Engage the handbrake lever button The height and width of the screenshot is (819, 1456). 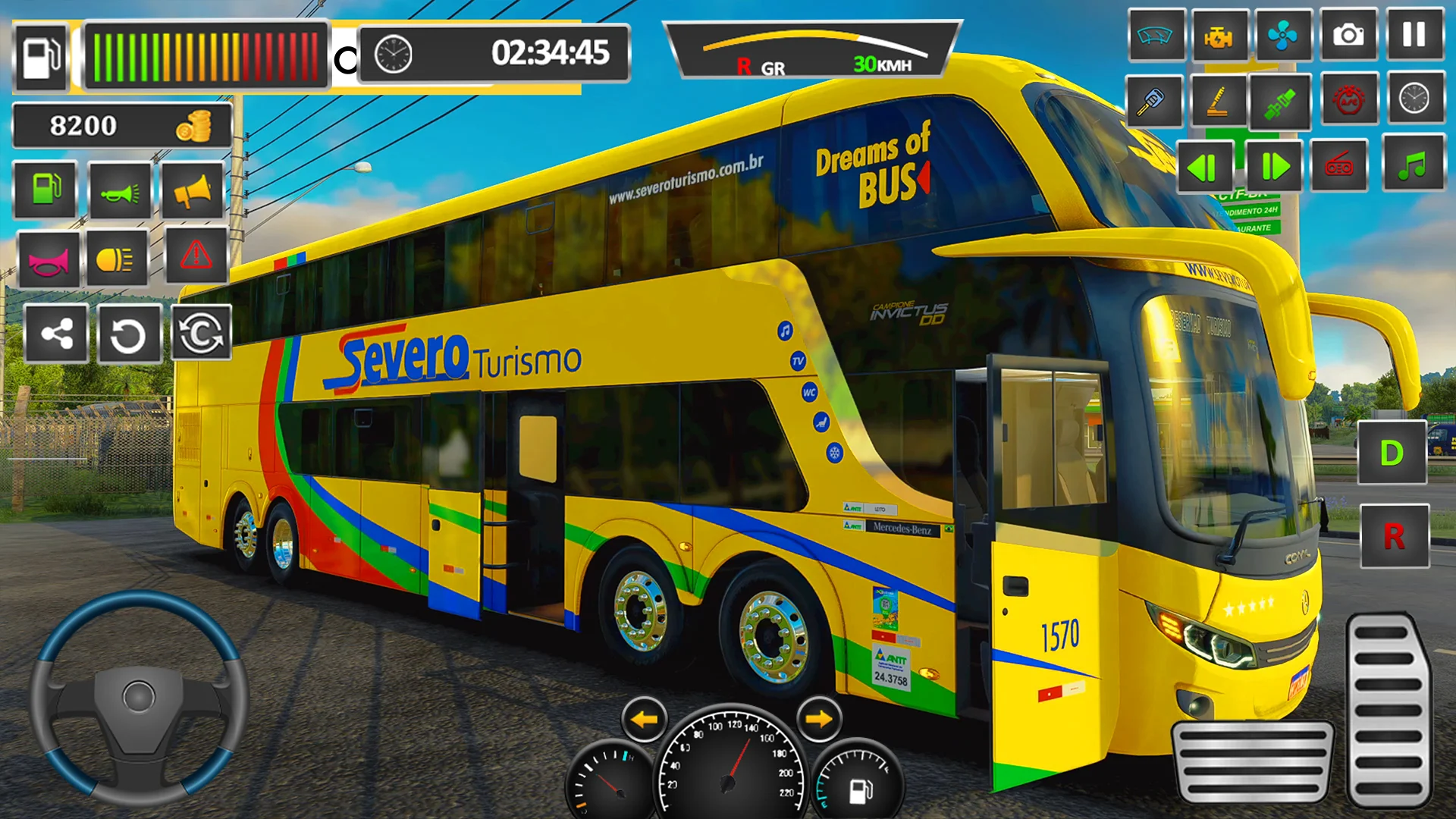1218,101
